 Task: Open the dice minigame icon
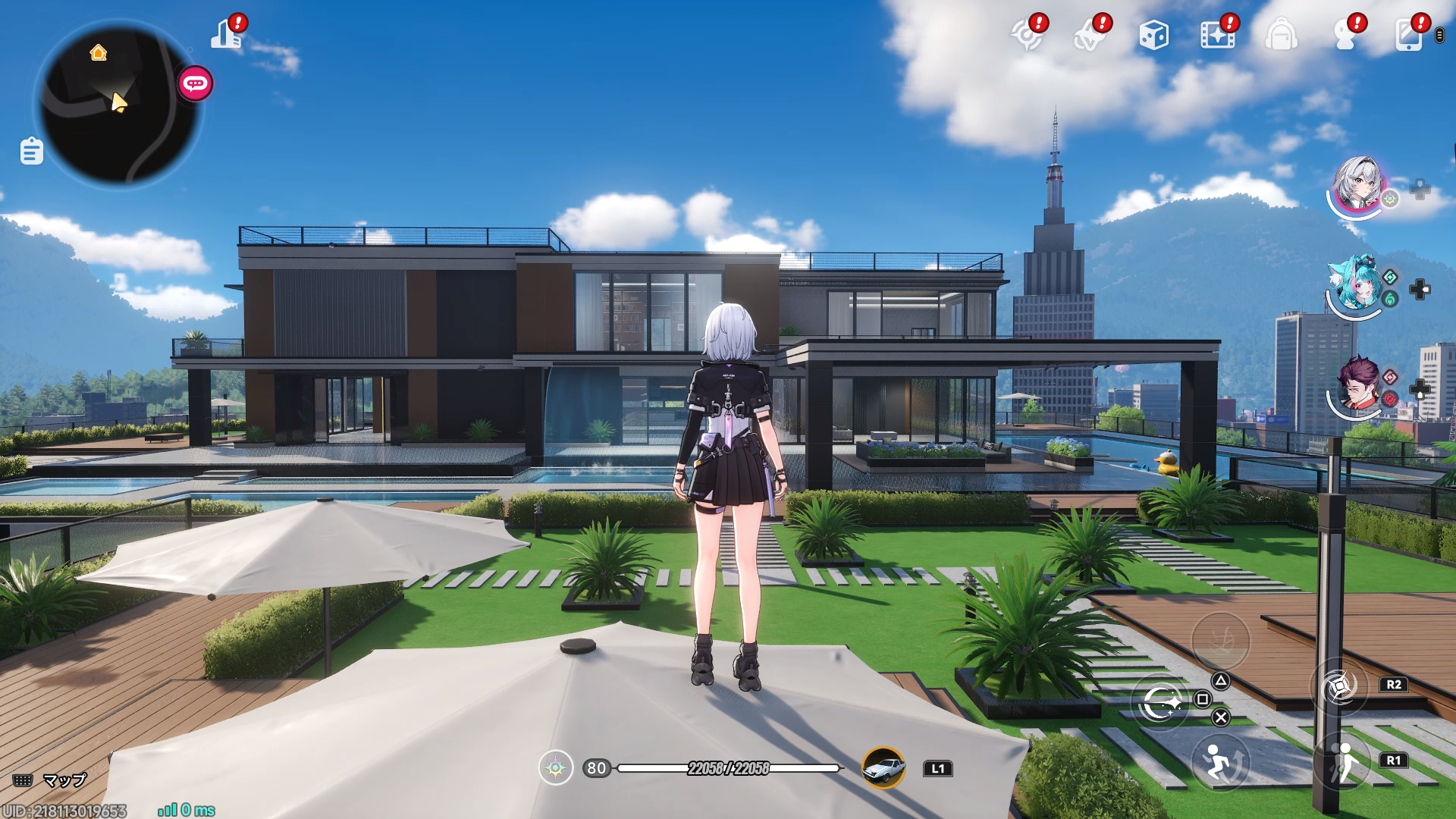[x=1153, y=35]
